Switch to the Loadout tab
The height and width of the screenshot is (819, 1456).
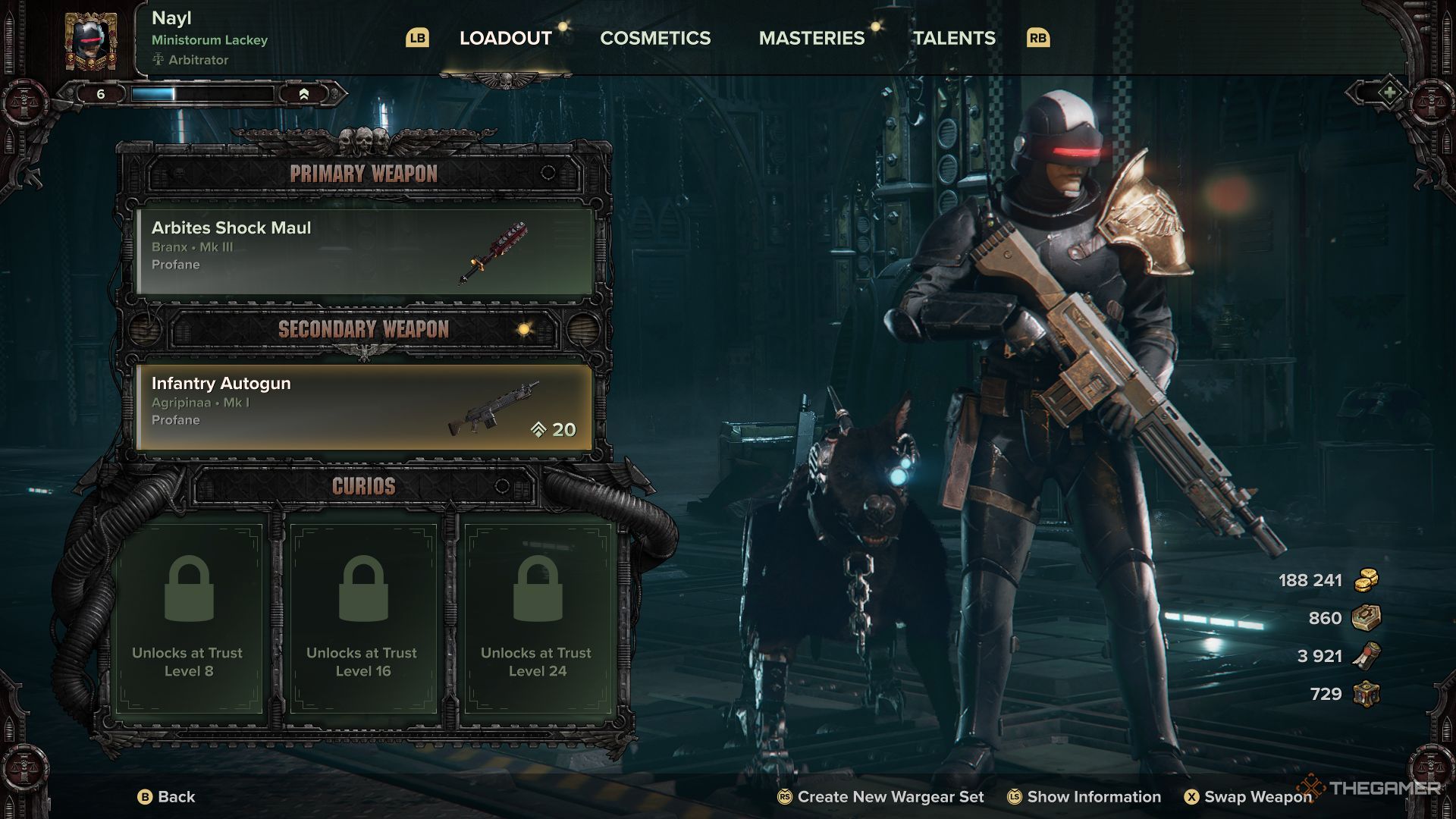505,38
